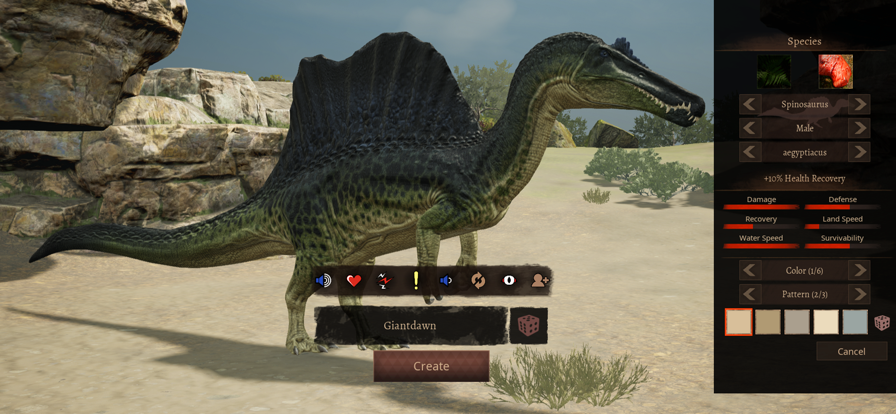Click the Create button

point(431,366)
